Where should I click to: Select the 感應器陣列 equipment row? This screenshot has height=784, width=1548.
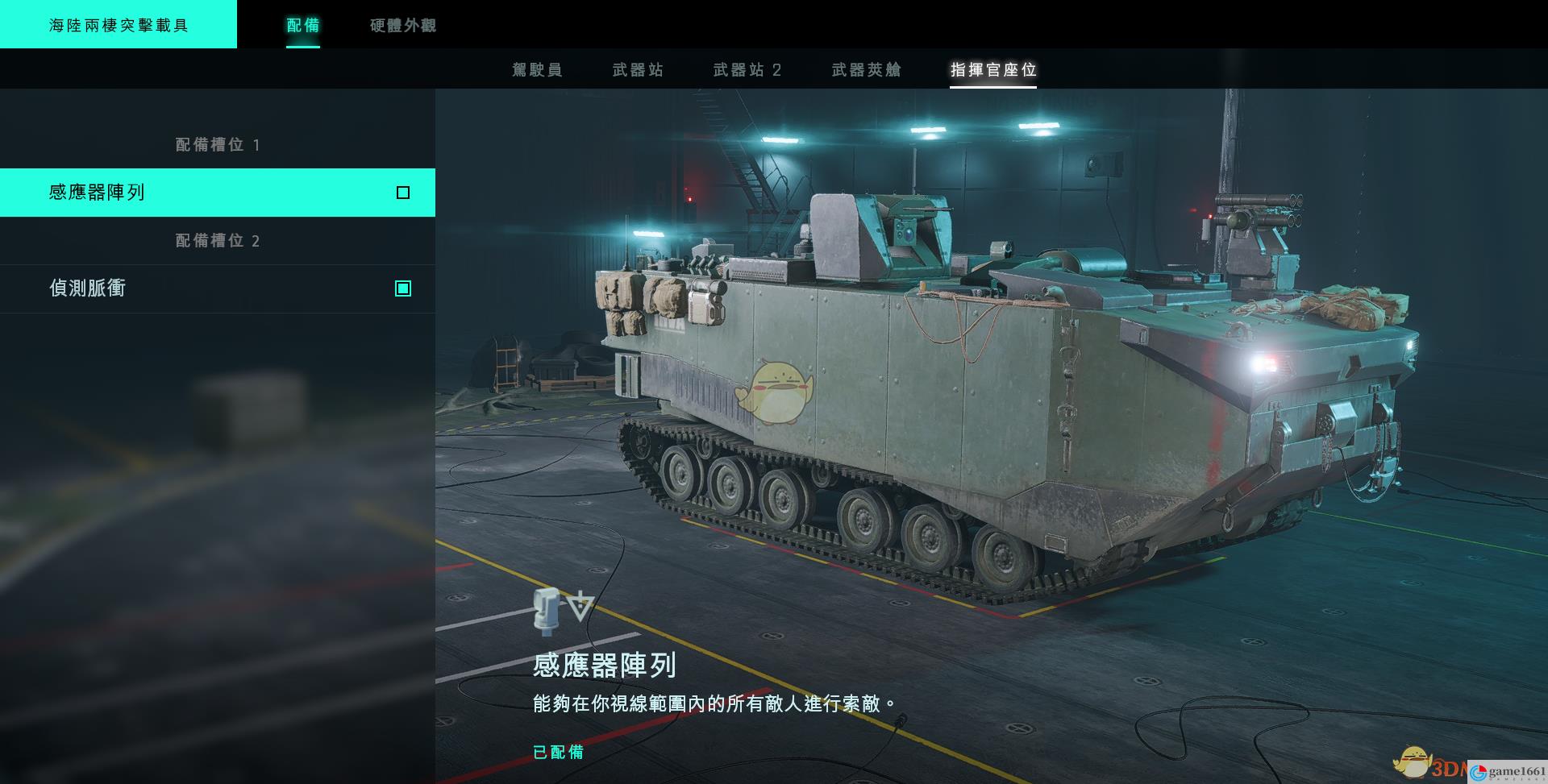218,193
